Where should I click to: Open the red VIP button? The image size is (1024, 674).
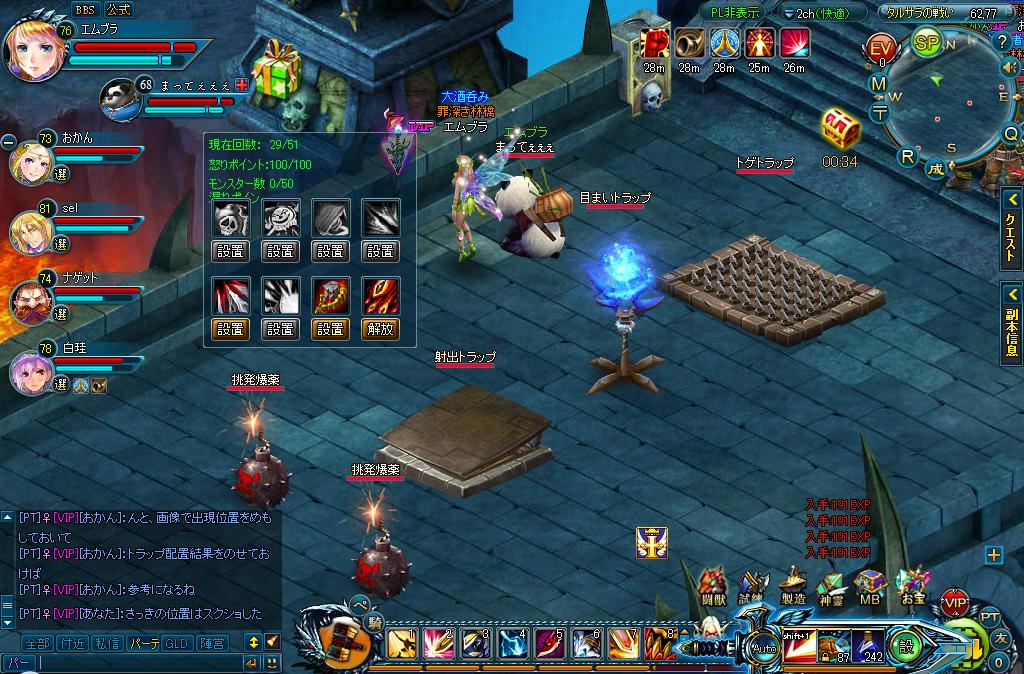pos(955,603)
